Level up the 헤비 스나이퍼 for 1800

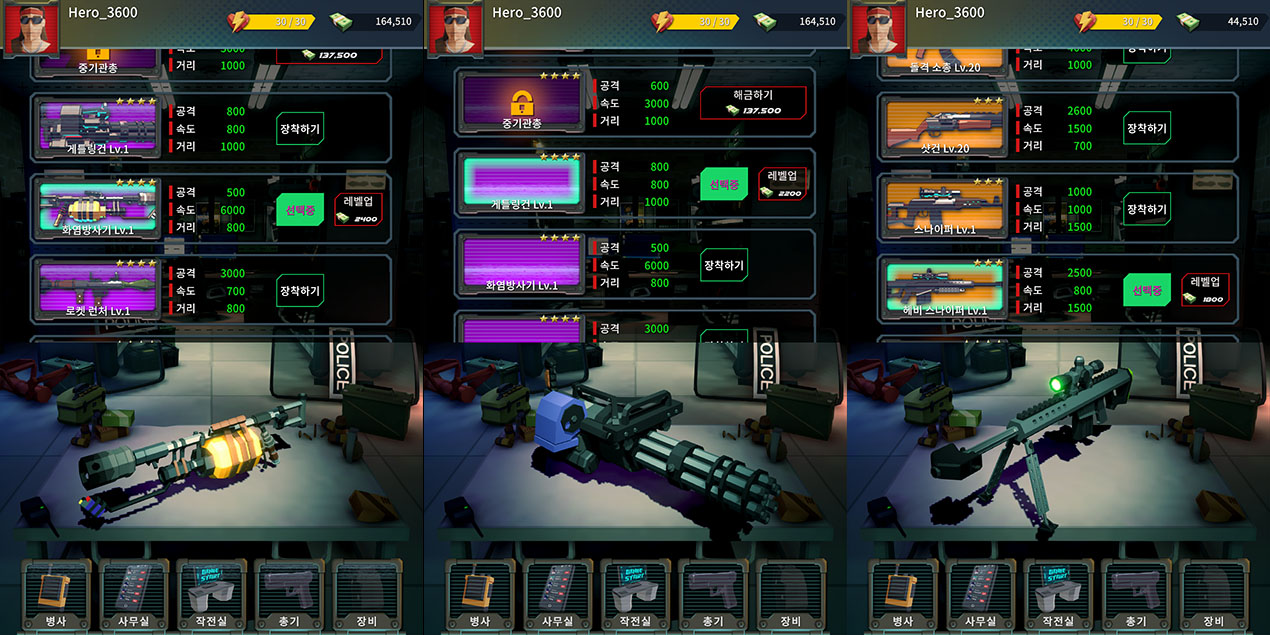[1205, 289]
